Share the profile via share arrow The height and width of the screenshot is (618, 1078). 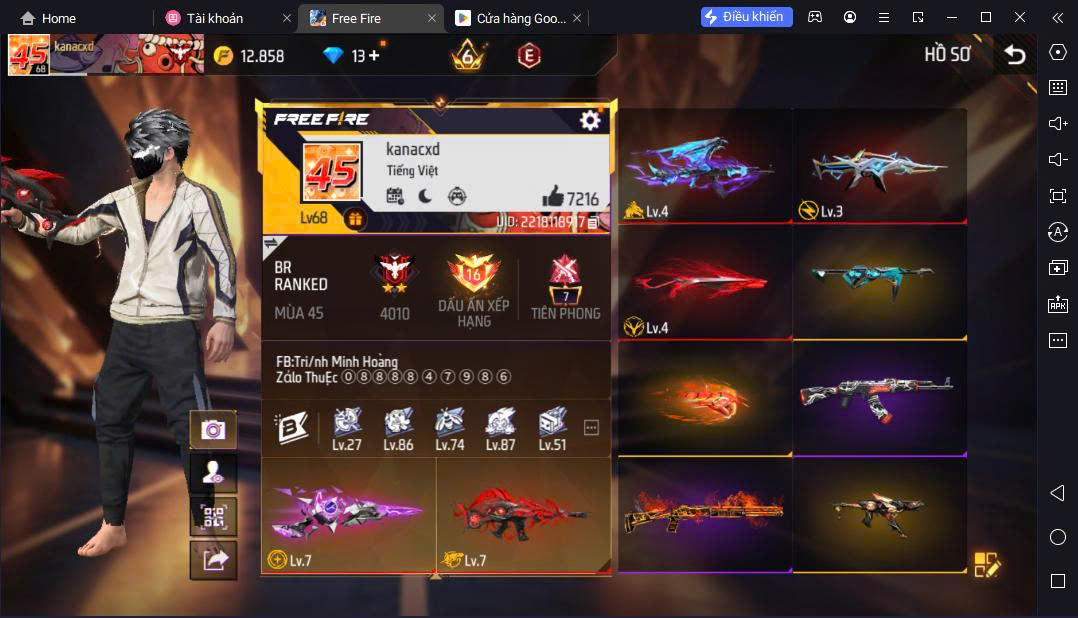pos(213,560)
